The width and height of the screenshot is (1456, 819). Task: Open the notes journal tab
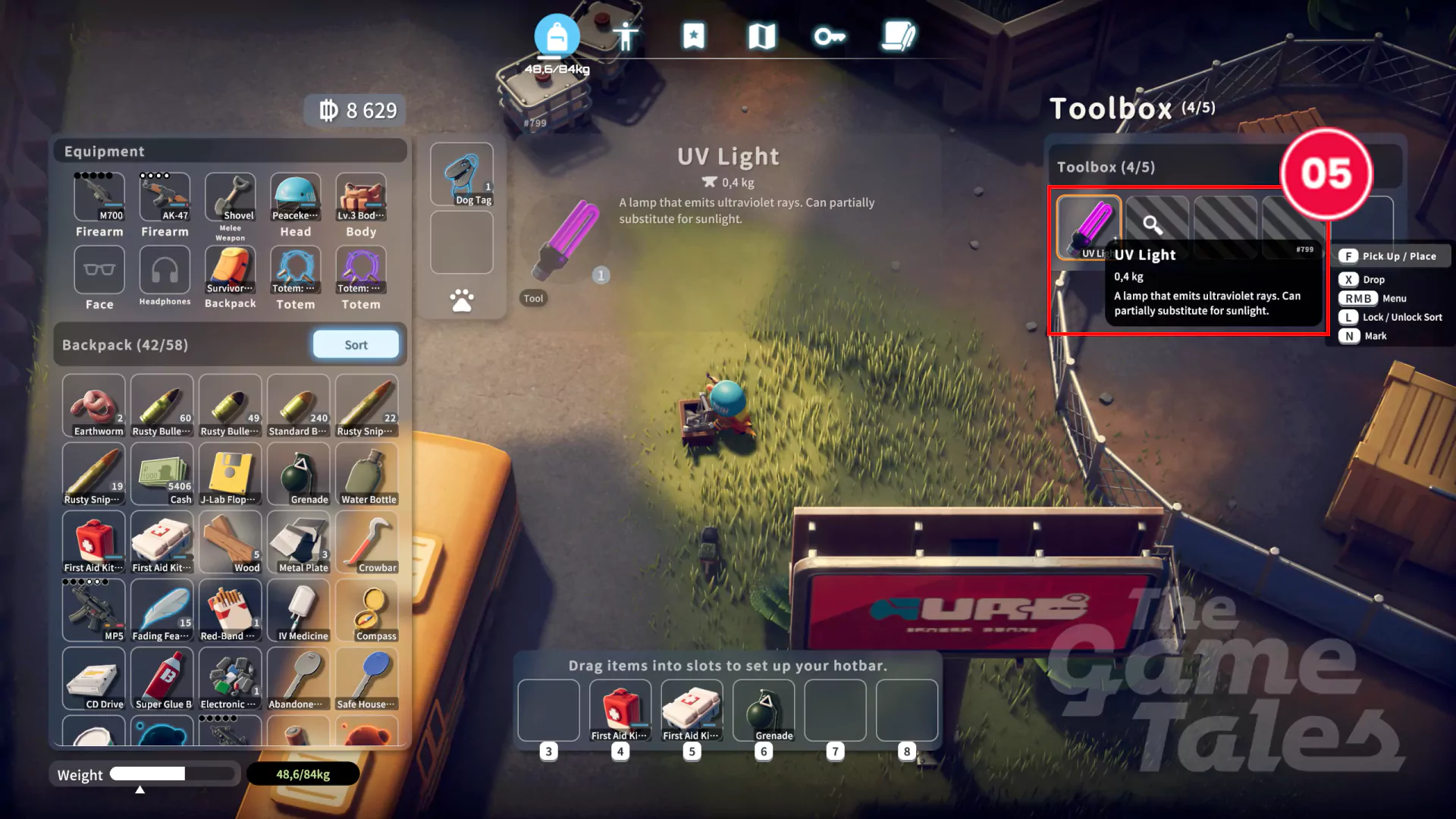coord(899,36)
